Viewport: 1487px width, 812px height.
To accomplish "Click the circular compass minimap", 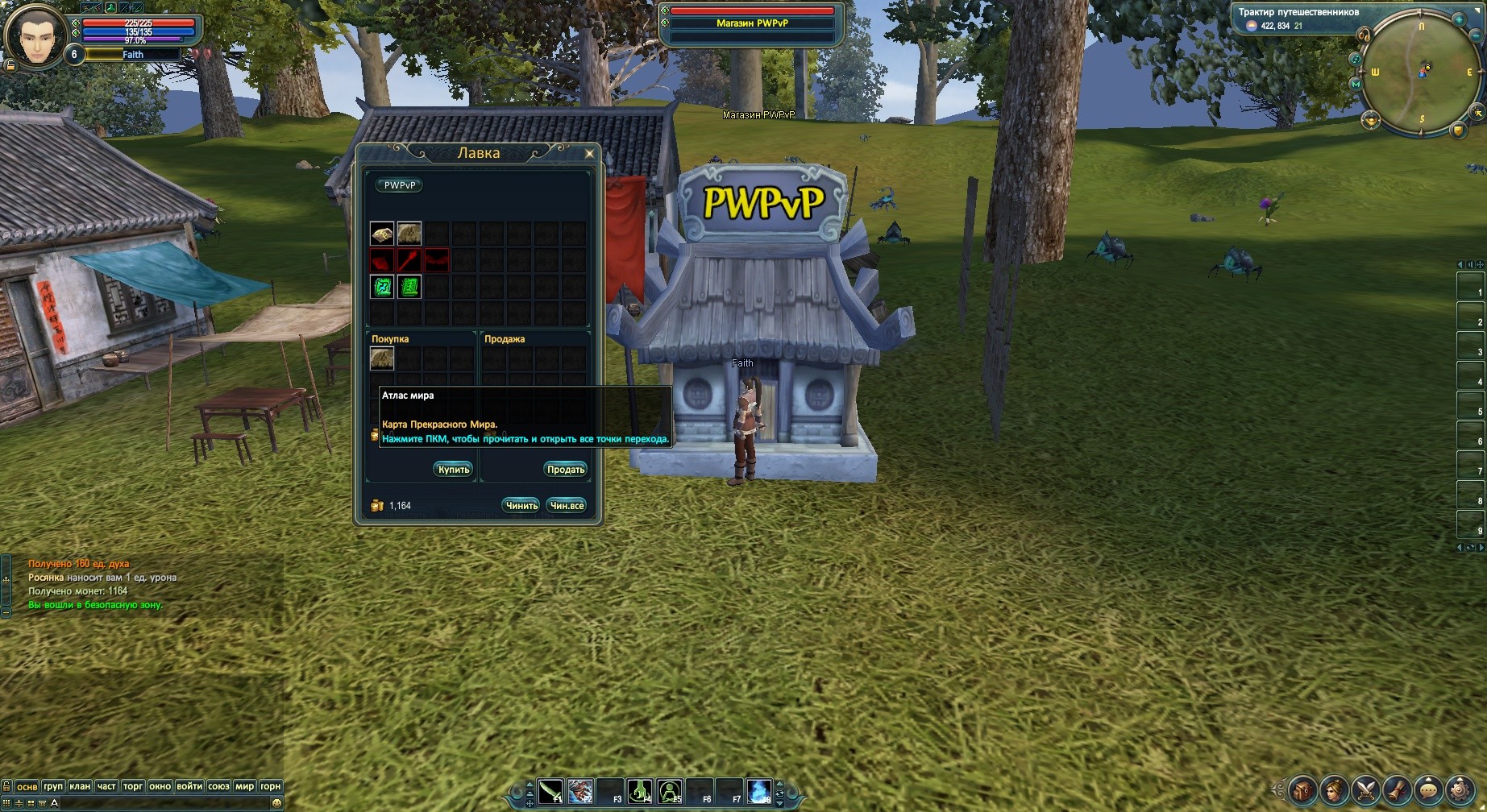I will point(1421,72).
